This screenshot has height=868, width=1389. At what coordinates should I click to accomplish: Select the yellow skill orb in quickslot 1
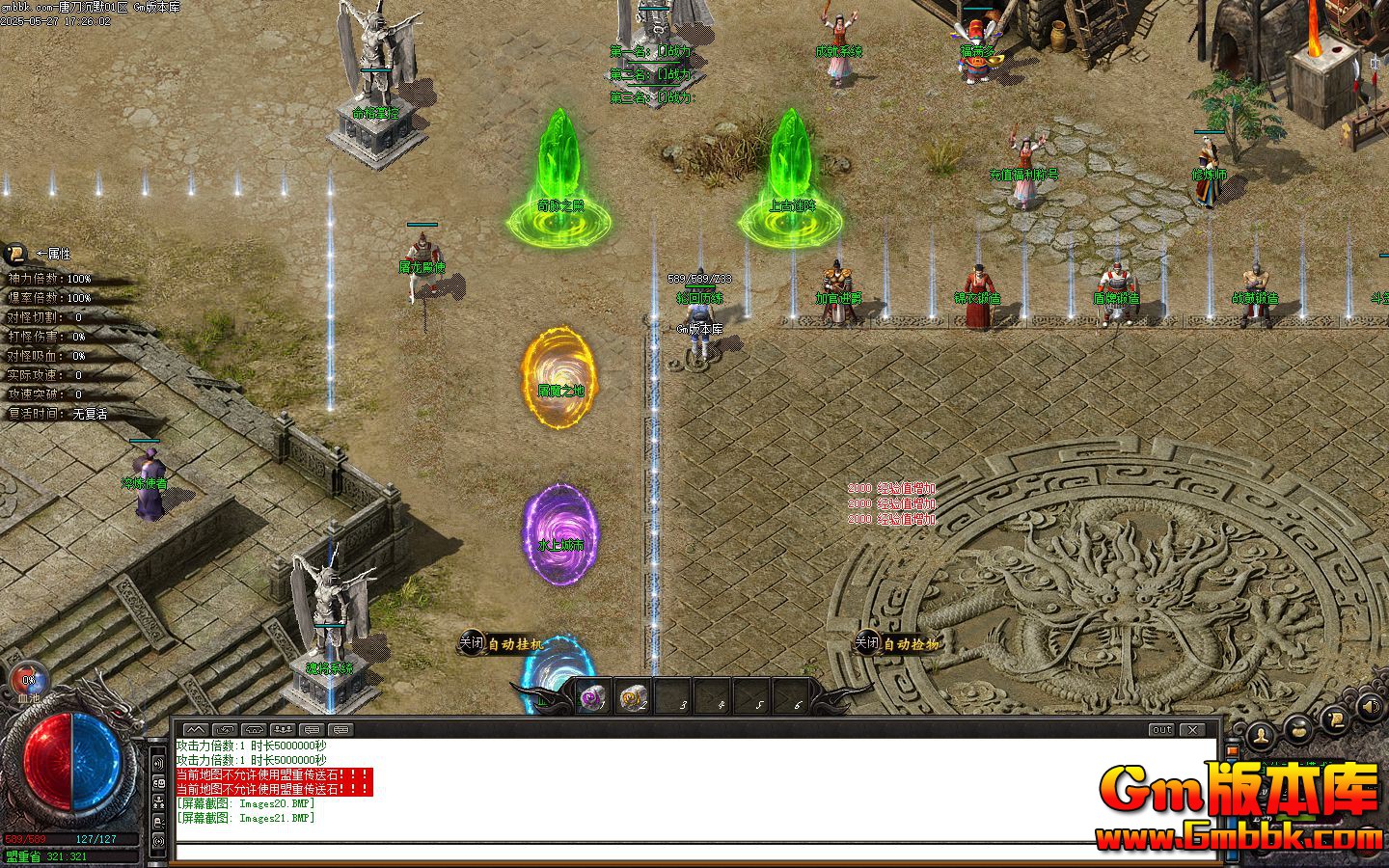591,696
